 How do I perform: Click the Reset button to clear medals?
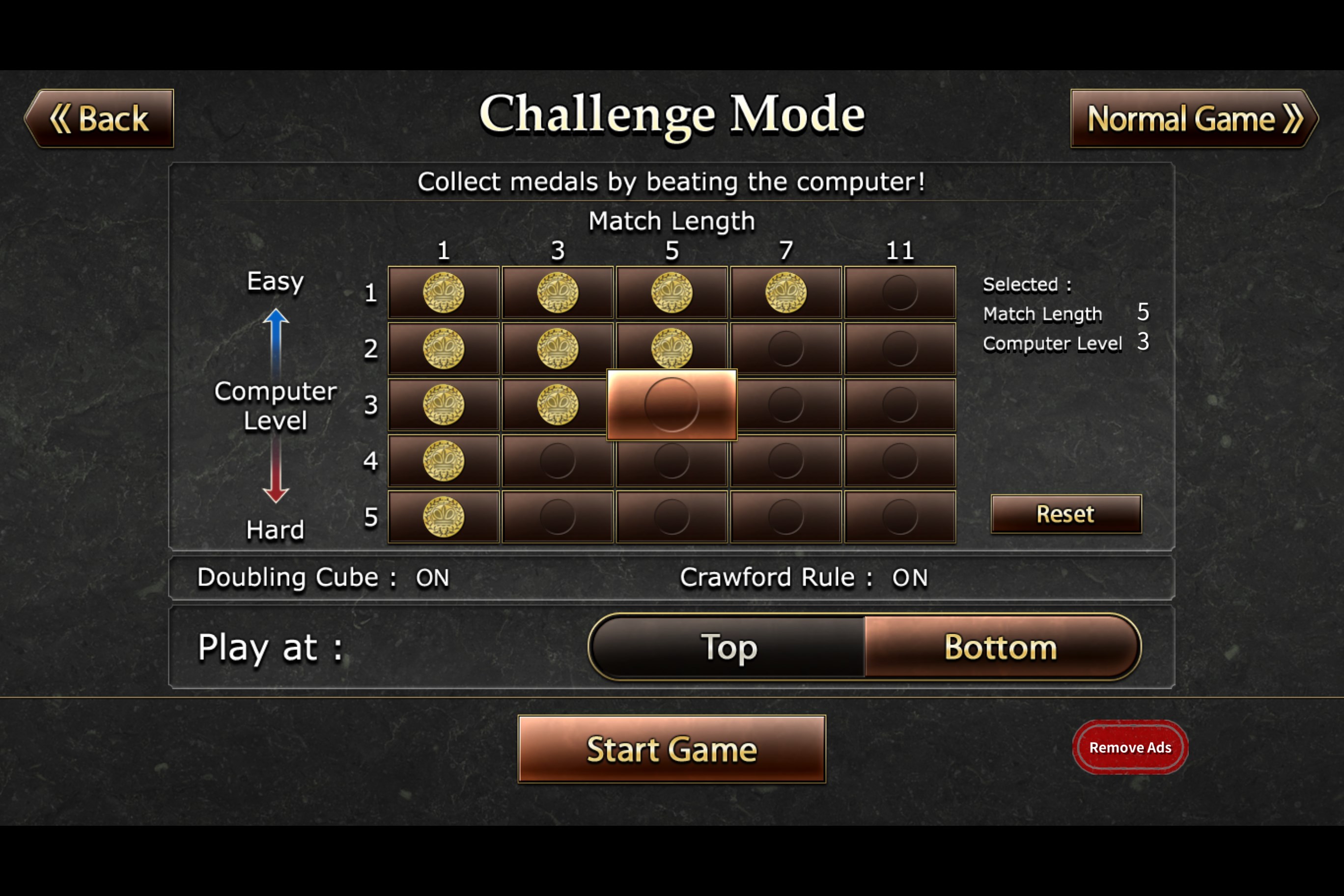(x=1065, y=514)
